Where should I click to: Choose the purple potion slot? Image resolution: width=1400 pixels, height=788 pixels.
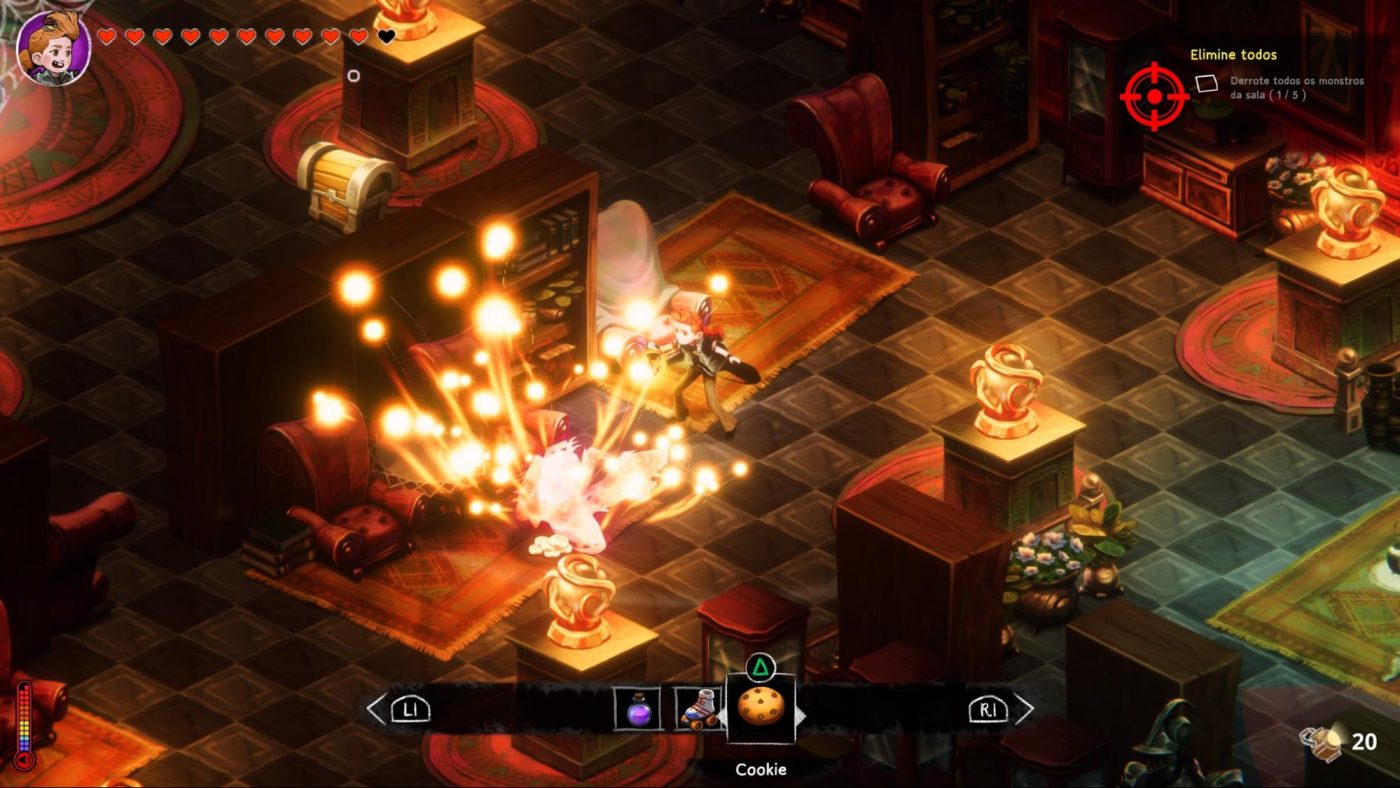[636, 708]
